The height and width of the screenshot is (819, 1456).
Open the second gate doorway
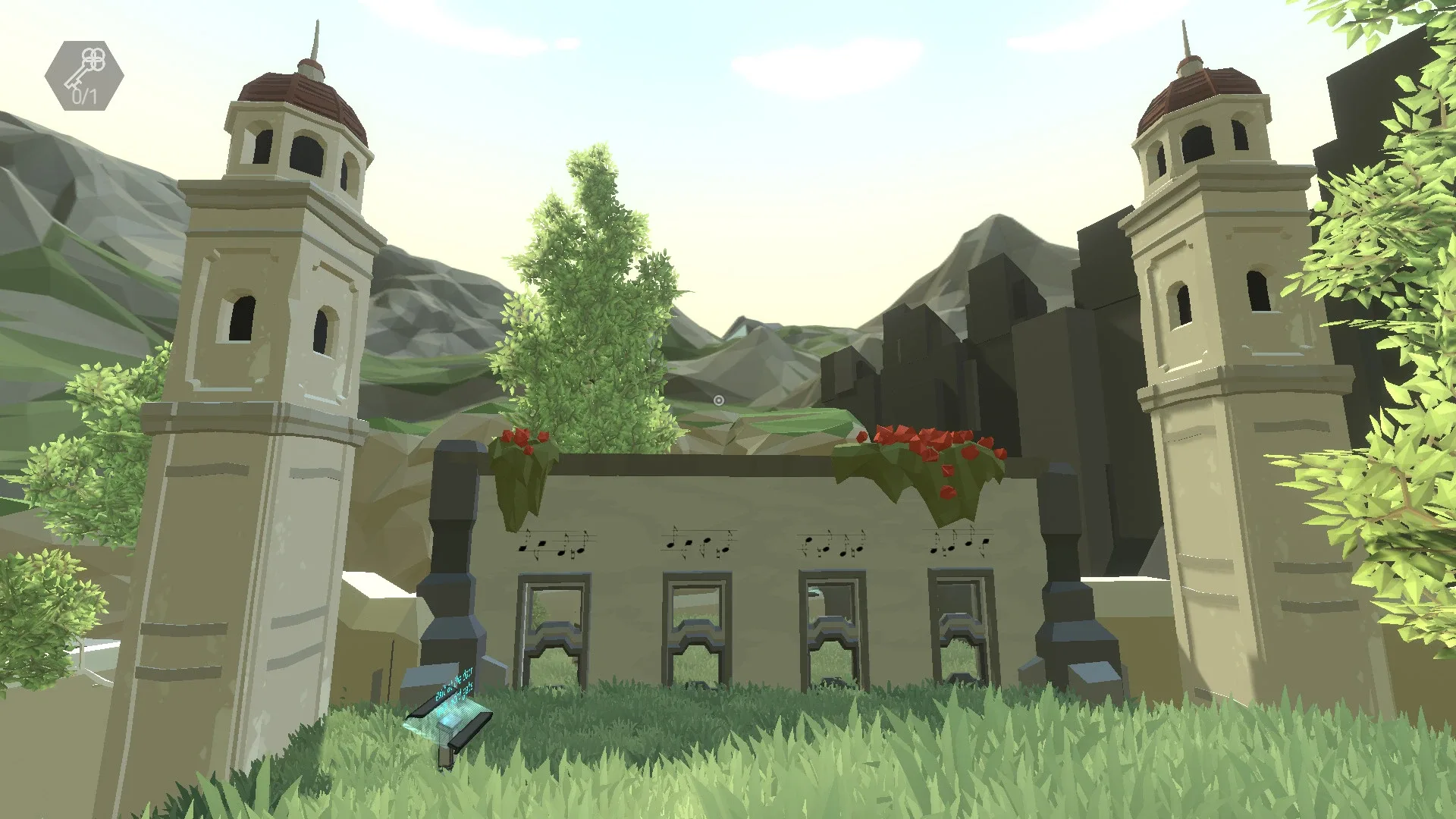coord(695,622)
